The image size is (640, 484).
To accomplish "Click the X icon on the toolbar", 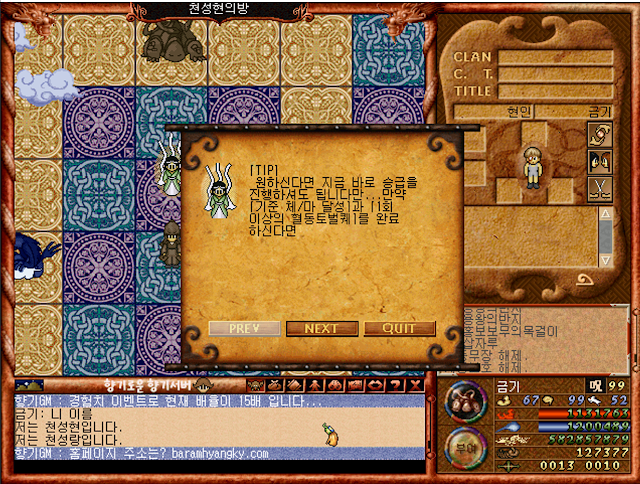I will click(416, 385).
